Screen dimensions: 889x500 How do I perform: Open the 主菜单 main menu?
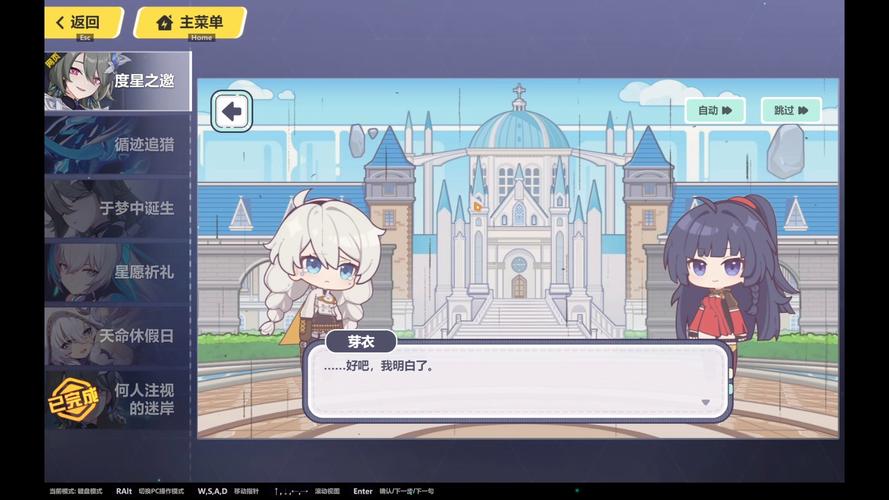[190, 22]
